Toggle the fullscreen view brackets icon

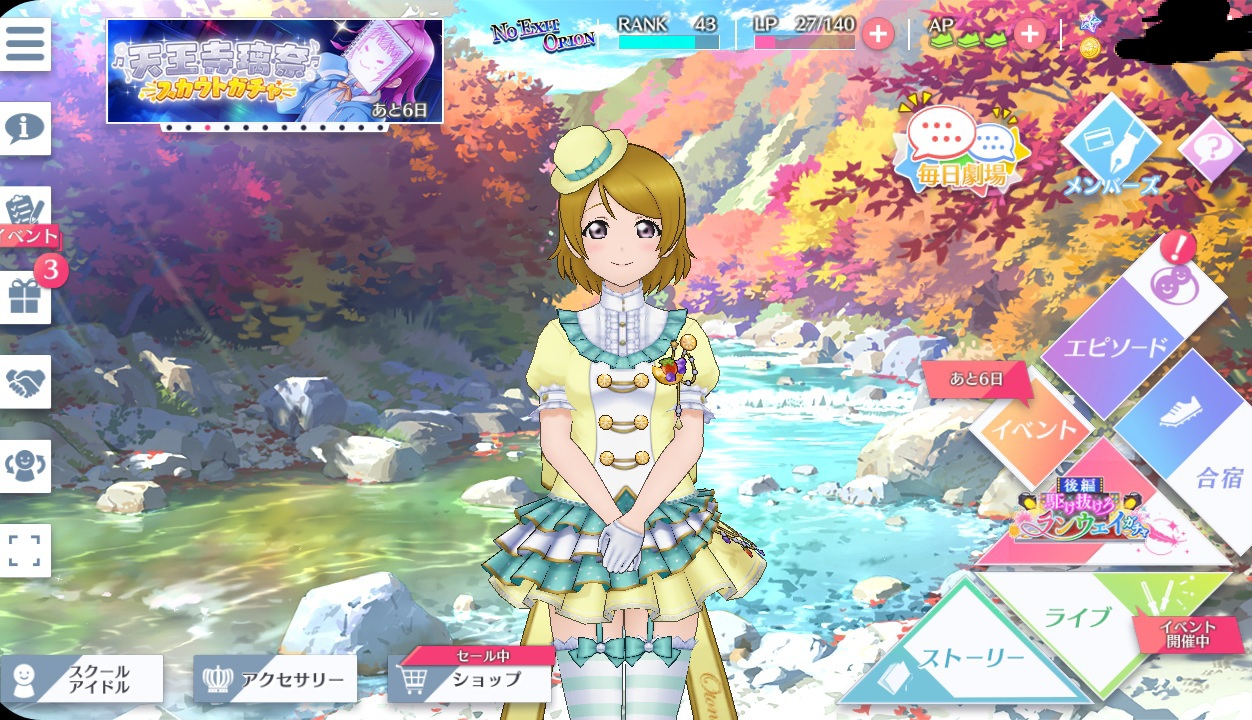(x=25, y=551)
